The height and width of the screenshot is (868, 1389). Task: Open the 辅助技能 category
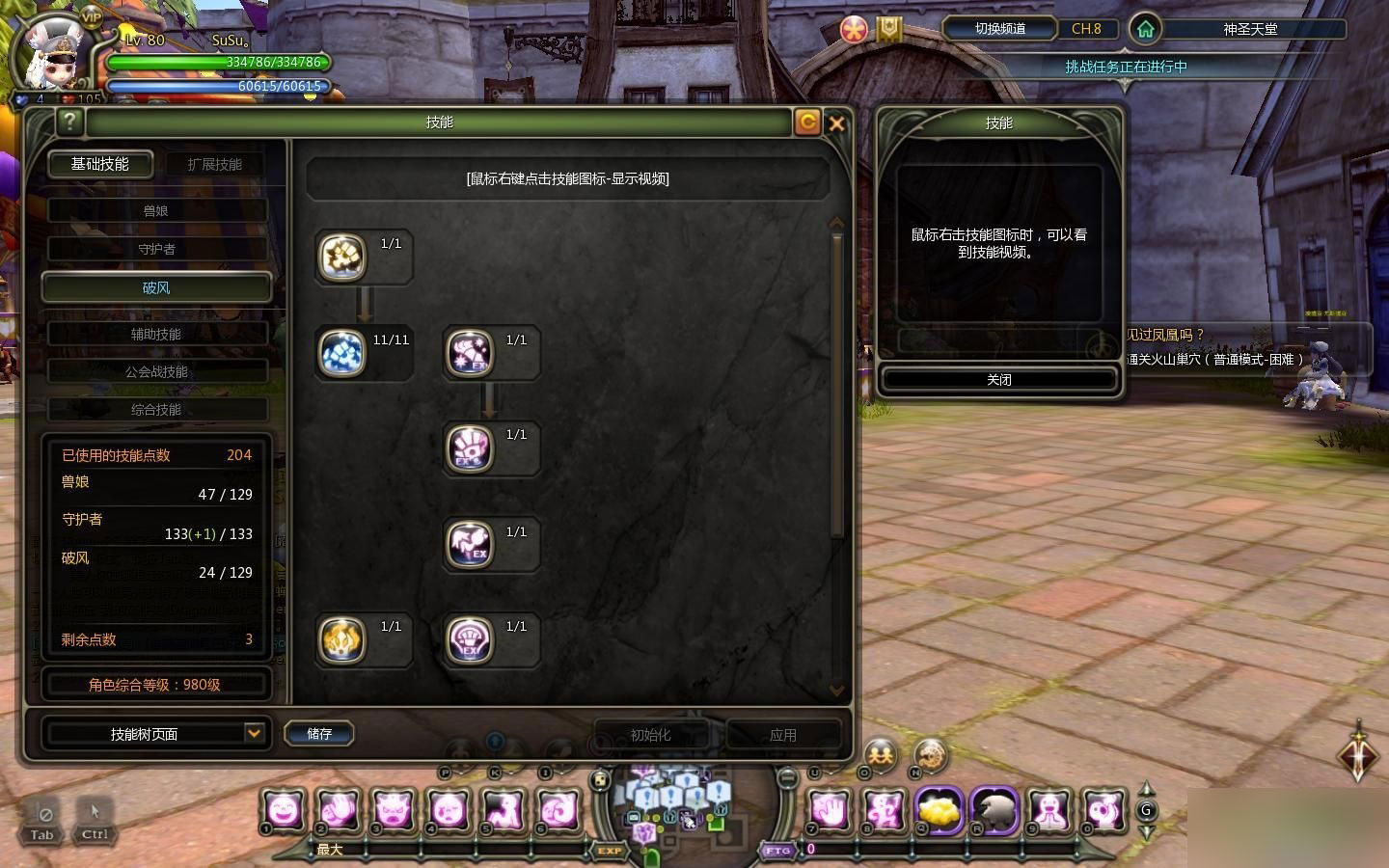click(156, 334)
